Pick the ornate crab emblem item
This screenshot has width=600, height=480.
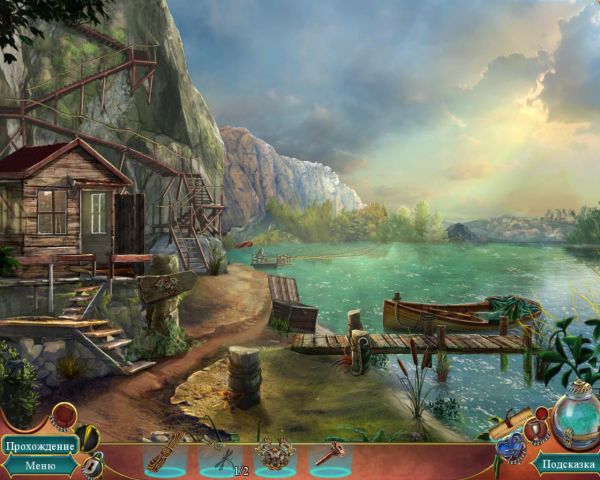(274, 453)
